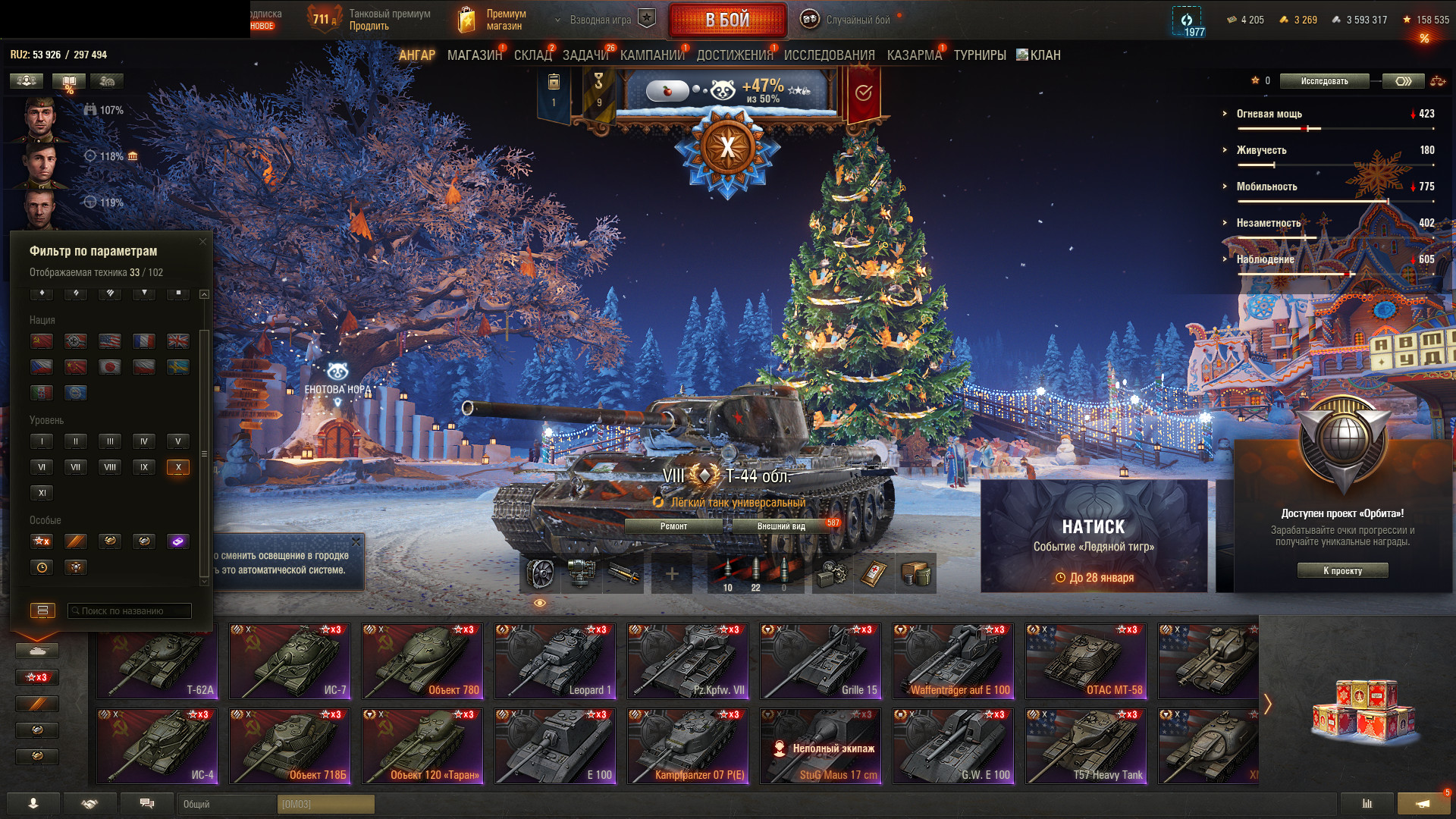Go to the ТУРНИРЫ tab

click(x=979, y=55)
